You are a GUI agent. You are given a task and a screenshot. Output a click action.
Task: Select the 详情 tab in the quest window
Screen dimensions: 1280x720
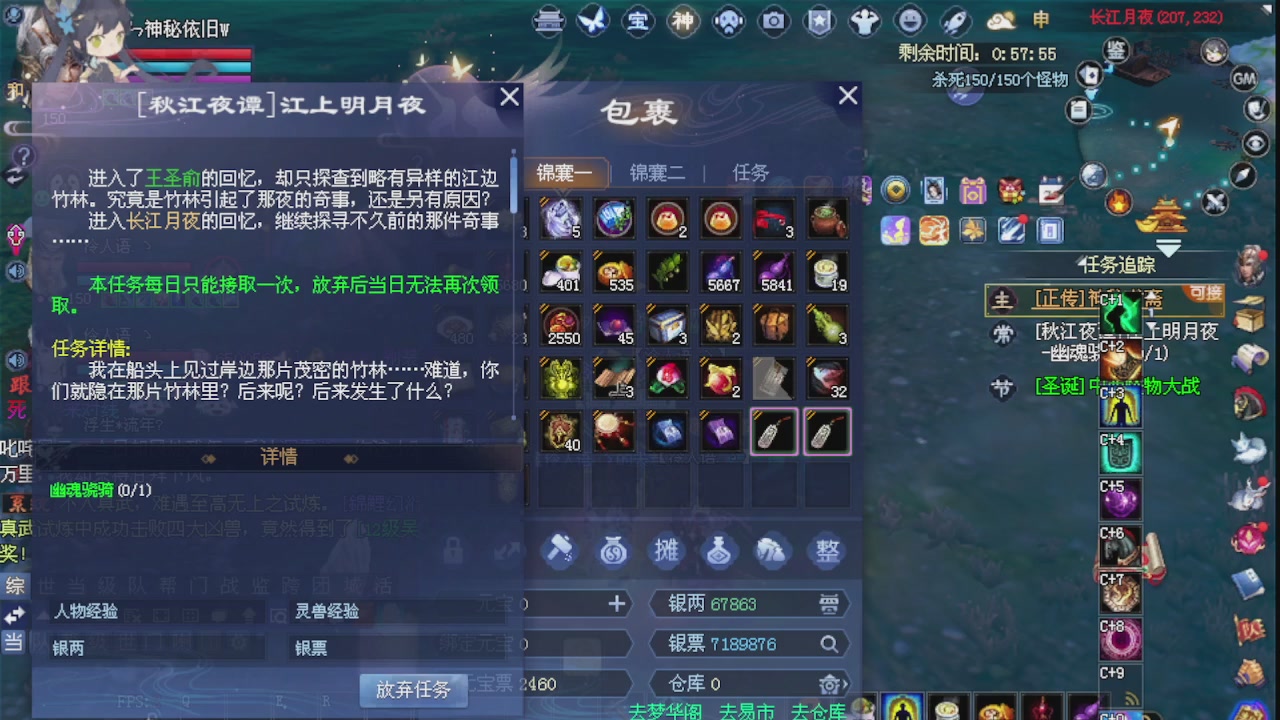[278, 457]
